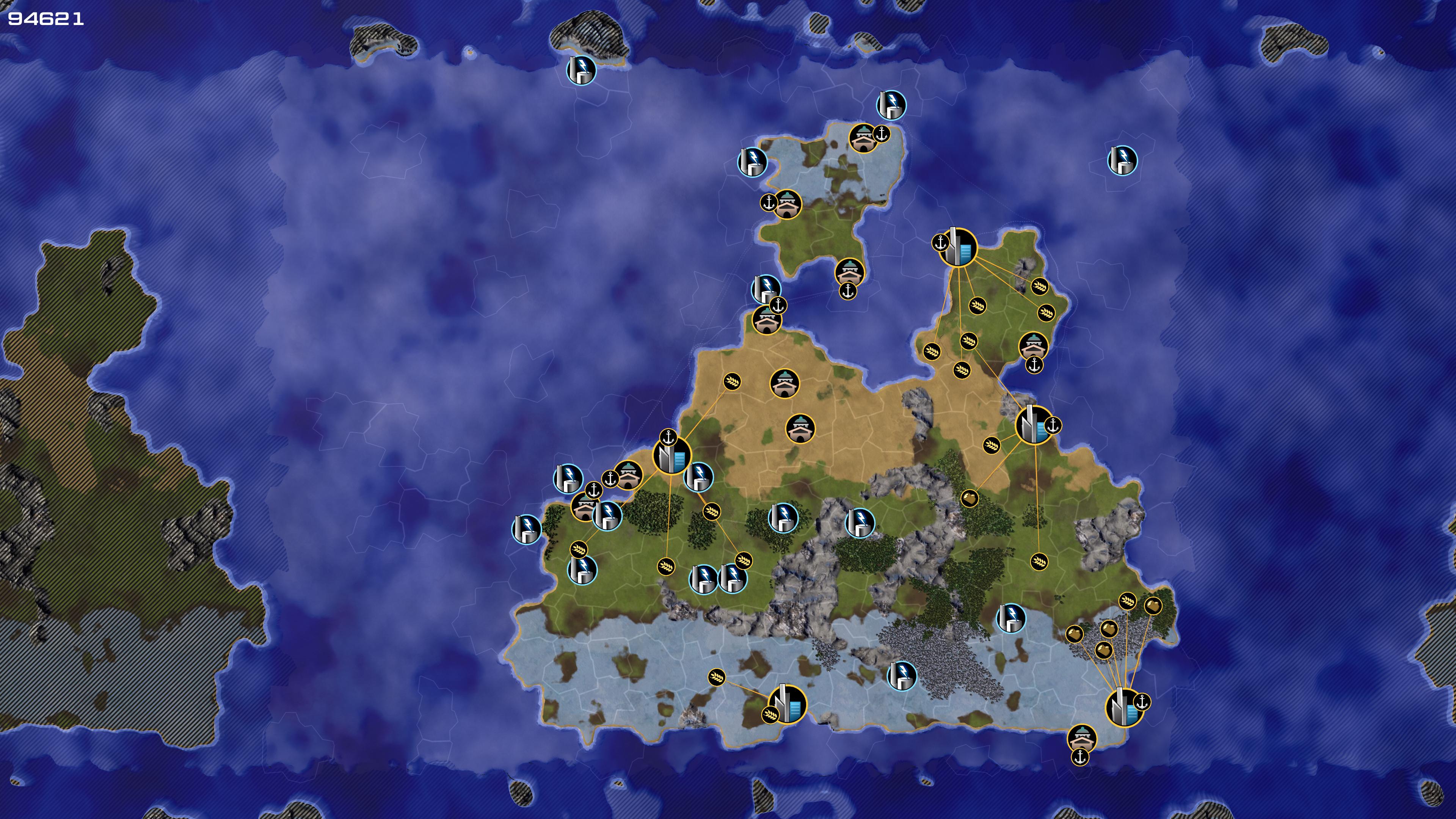
Task: Click the wheat marker northwest of the desert fortresses
Action: click(732, 381)
